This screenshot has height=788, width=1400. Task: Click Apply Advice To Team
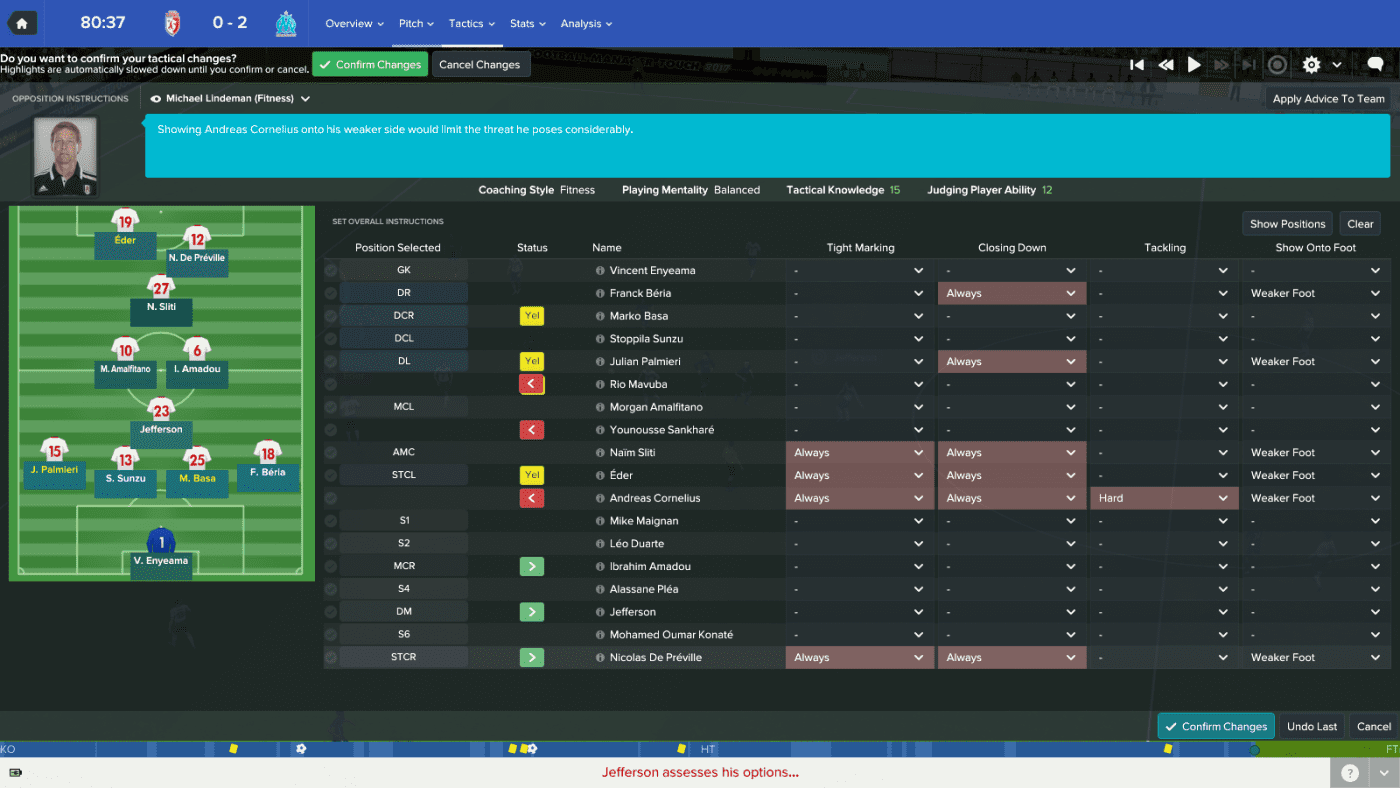coord(1328,98)
